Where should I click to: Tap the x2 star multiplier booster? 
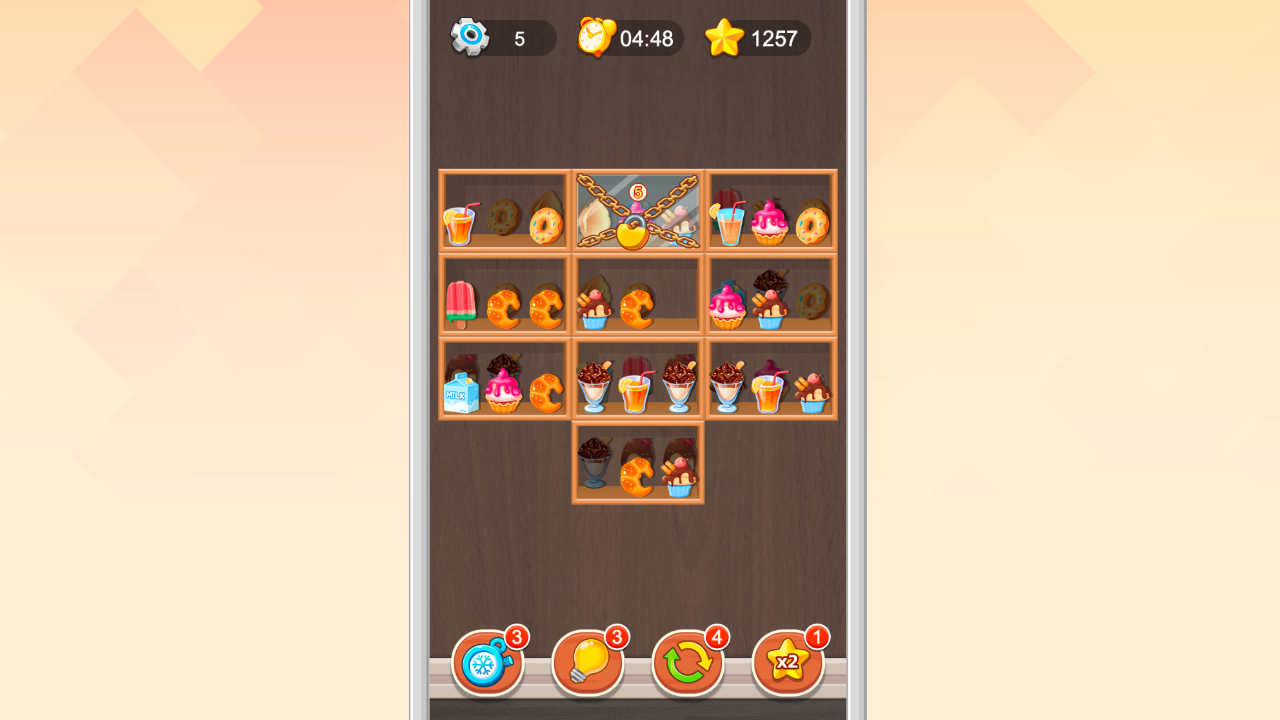pos(788,661)
